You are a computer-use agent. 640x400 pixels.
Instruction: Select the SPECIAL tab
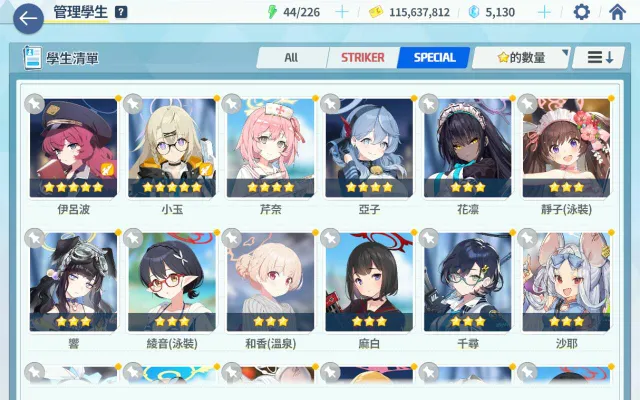point(434,57)
